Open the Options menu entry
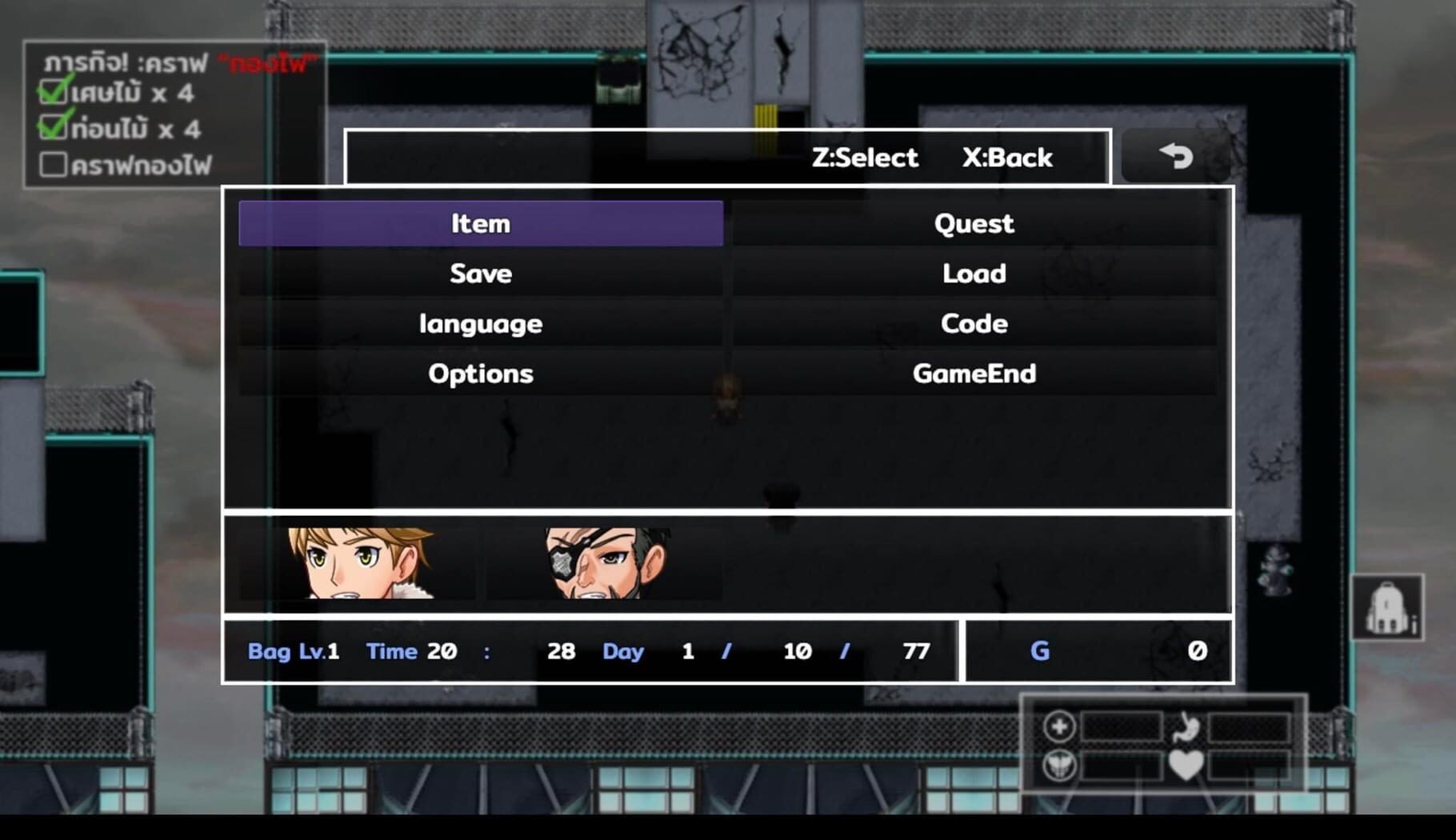 480,373
